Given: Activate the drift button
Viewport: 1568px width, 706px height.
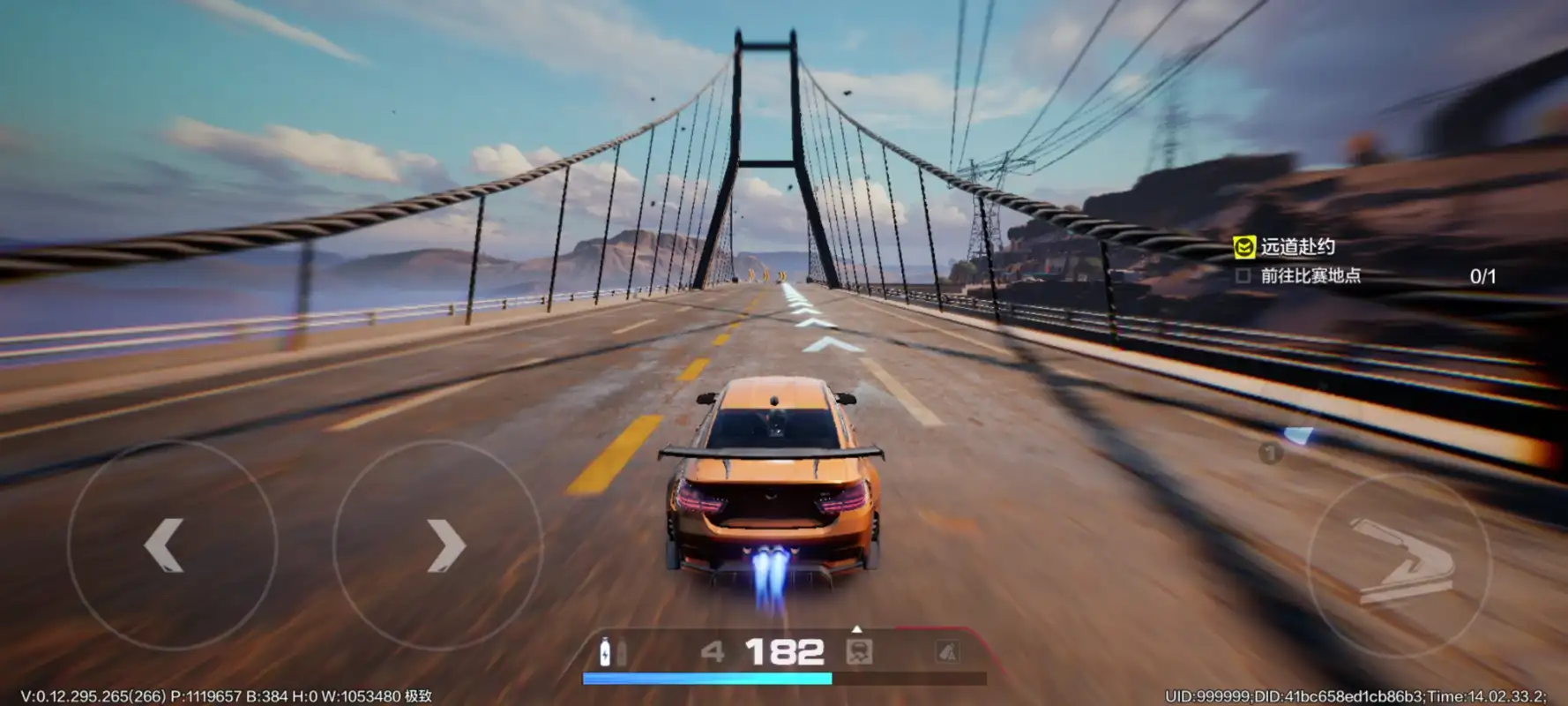Looking at the screenshot, I should 1399,561.
